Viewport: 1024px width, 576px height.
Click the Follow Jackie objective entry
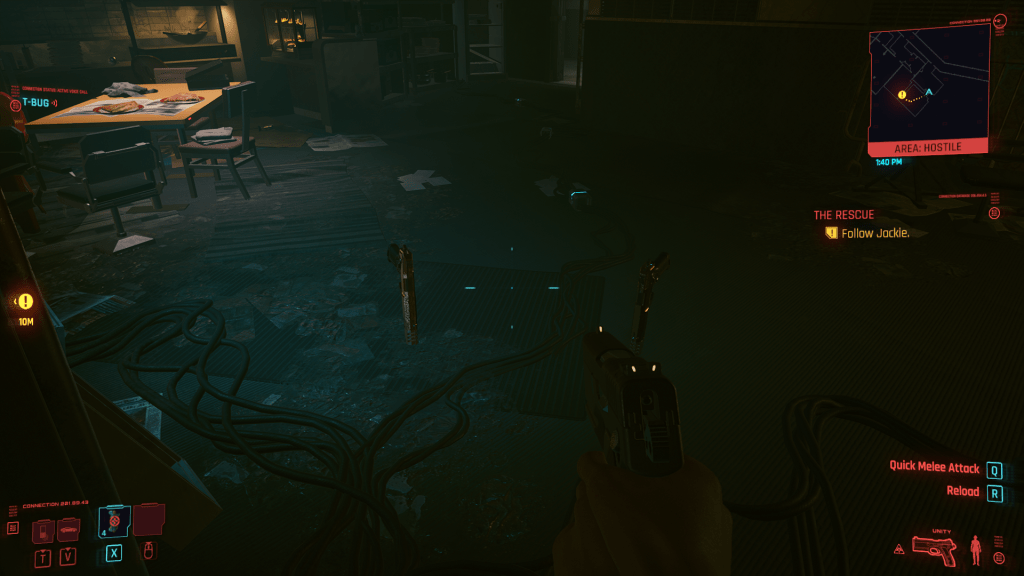[866, 233]
